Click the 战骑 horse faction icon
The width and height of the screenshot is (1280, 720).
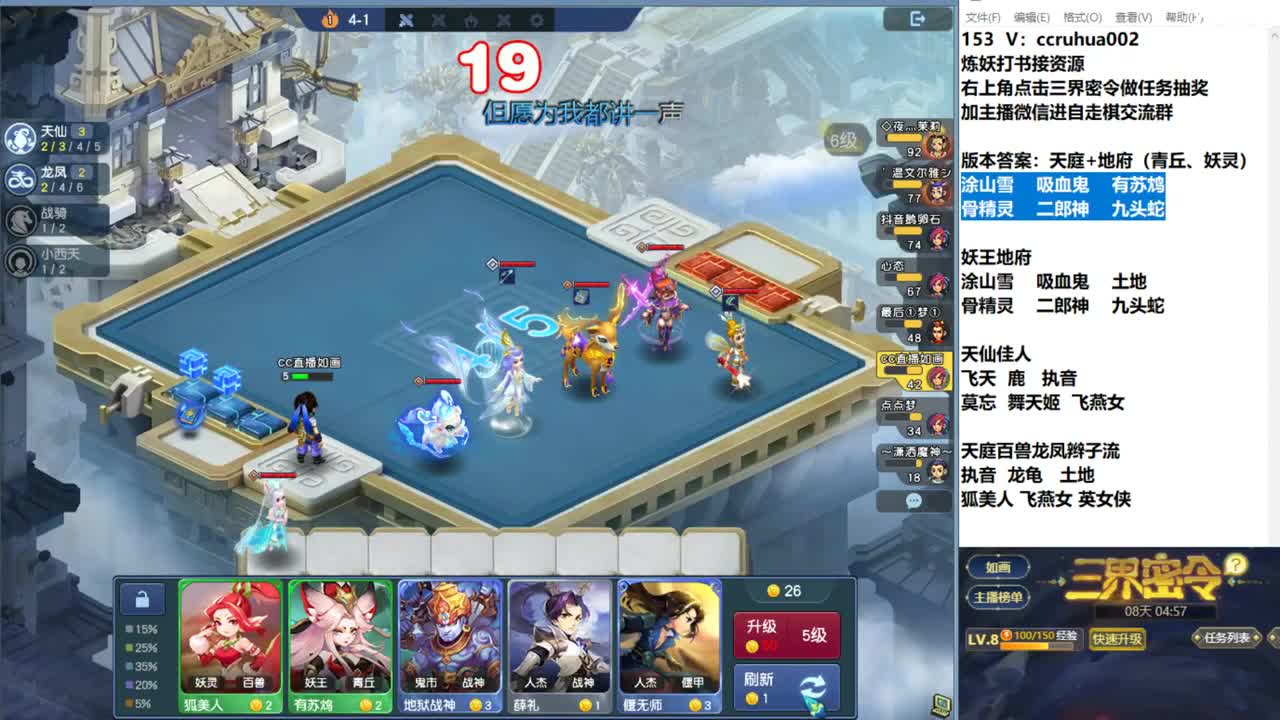(23, 221)
